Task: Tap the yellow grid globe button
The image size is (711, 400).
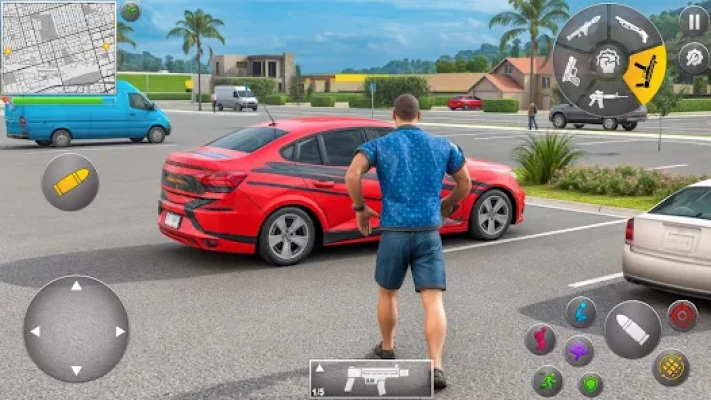Action: (x=671, y=367)
